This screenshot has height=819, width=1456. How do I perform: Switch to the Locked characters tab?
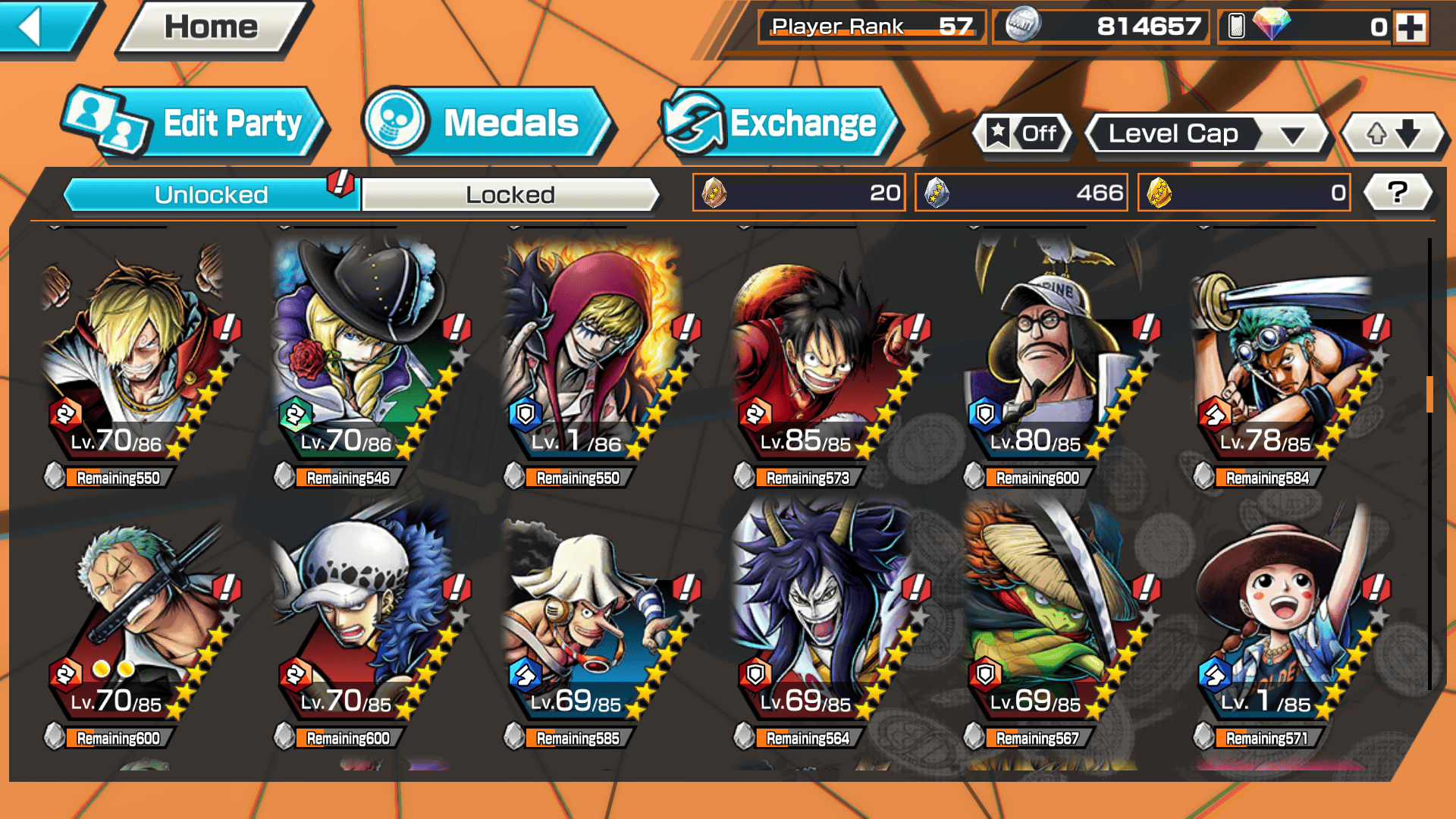pyautogui.click(x=510, y=195)
